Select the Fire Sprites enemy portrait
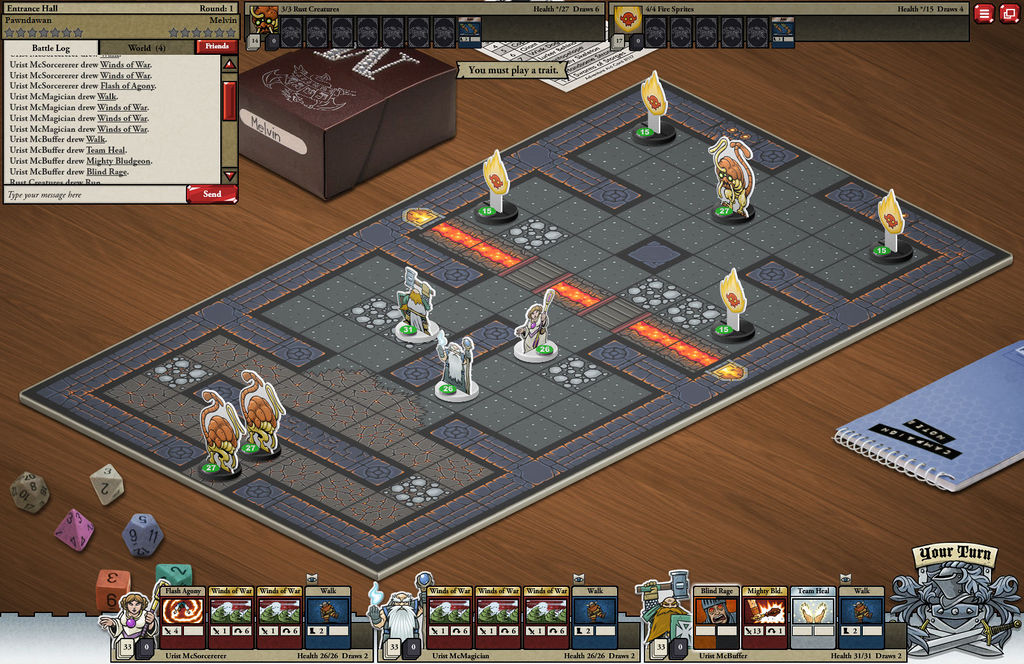Viewport: 1024px width, 664px height. click(627, 19)
